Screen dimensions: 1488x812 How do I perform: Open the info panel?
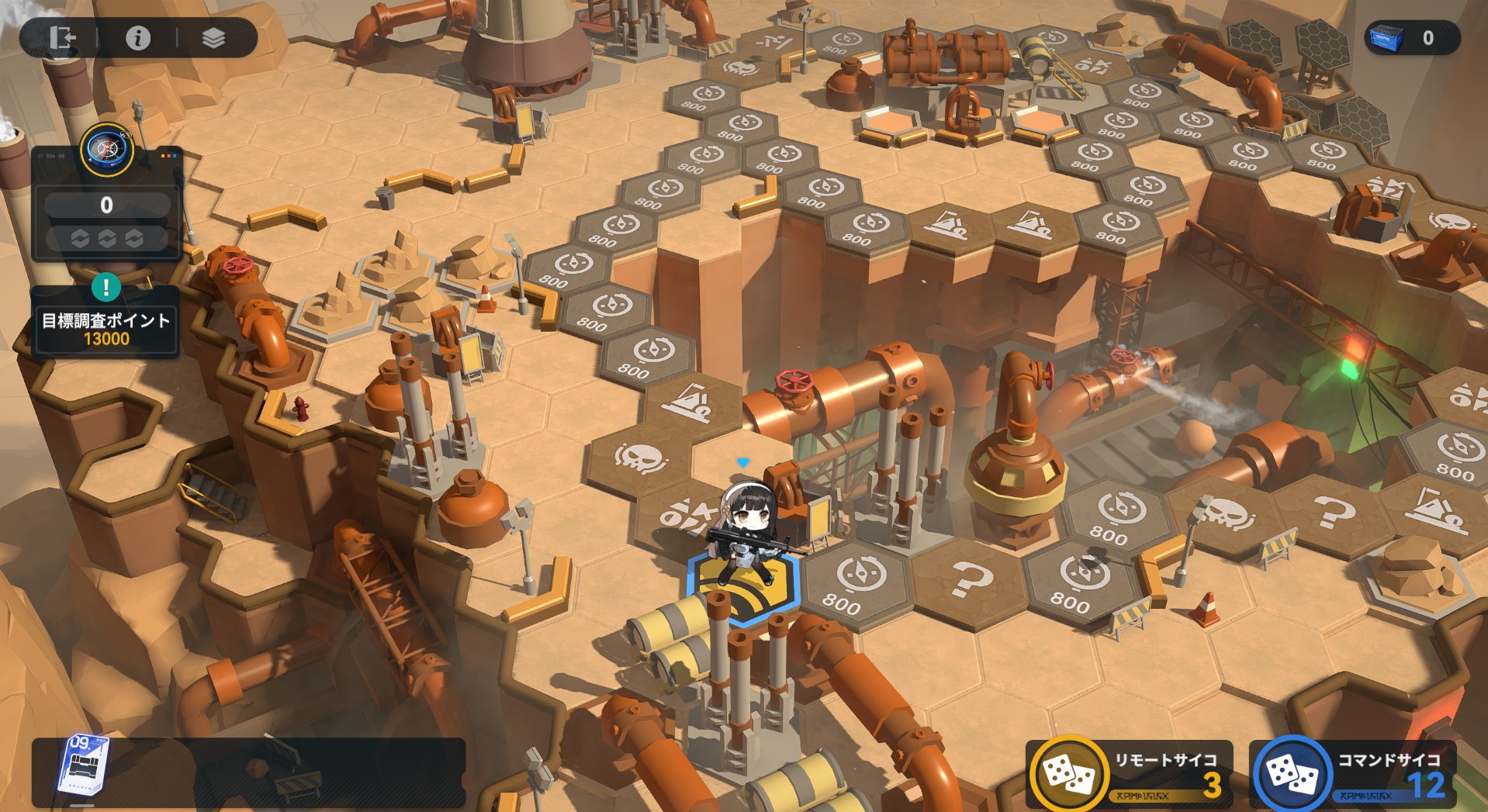pos(138,38)
